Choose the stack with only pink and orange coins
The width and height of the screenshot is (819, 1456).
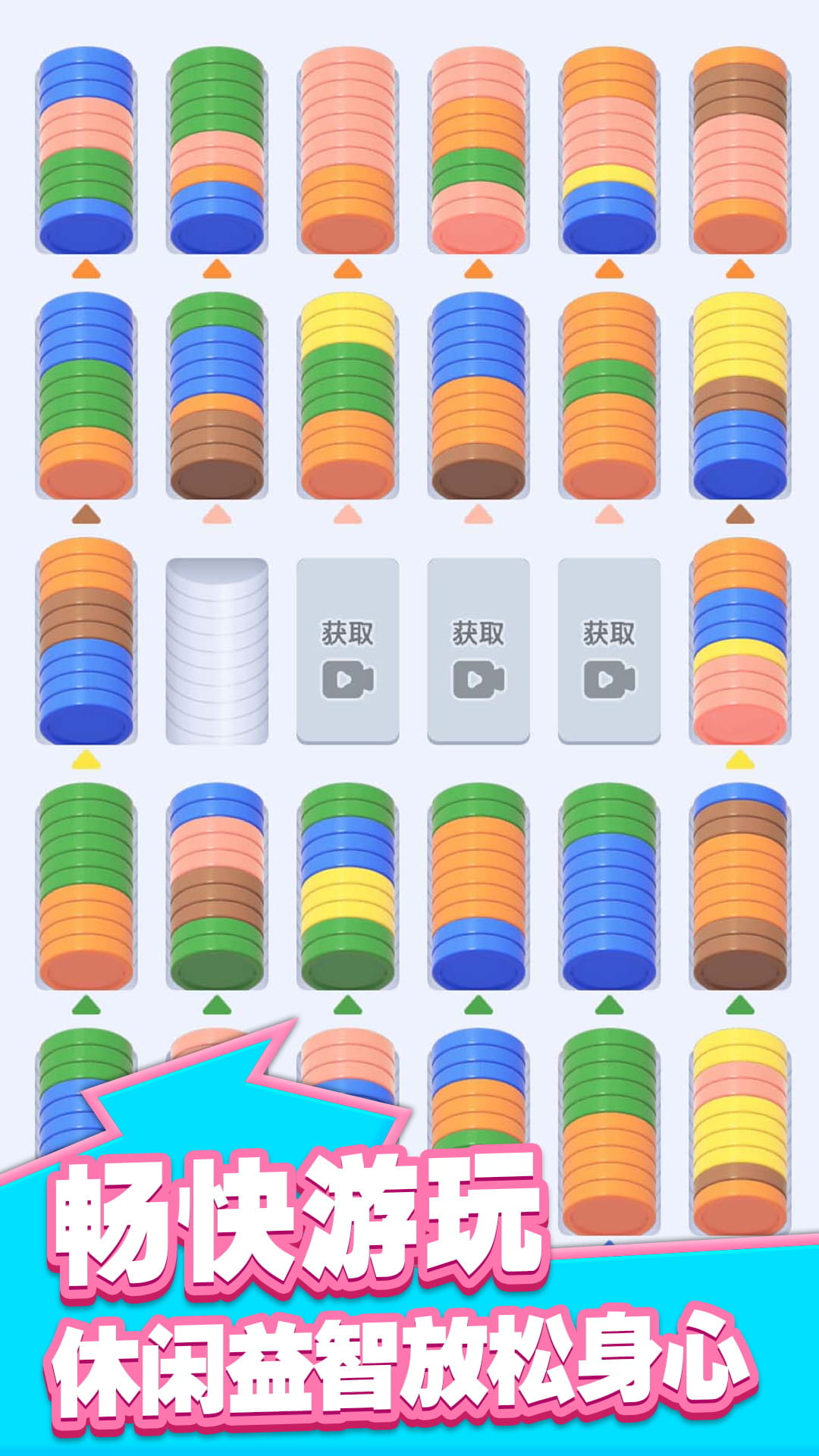347,150
